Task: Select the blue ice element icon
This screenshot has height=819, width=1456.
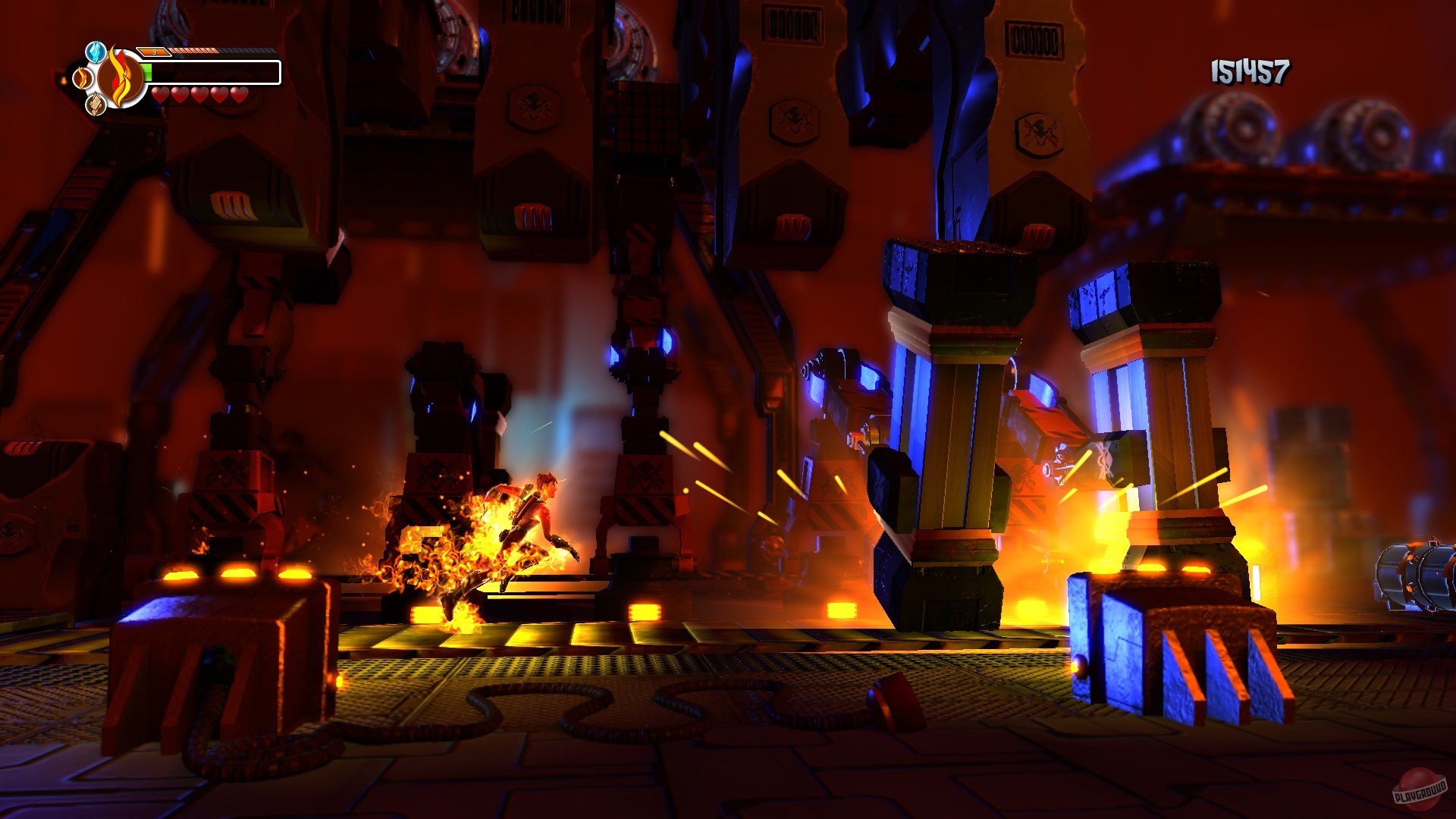Action: tap(96, 51)
